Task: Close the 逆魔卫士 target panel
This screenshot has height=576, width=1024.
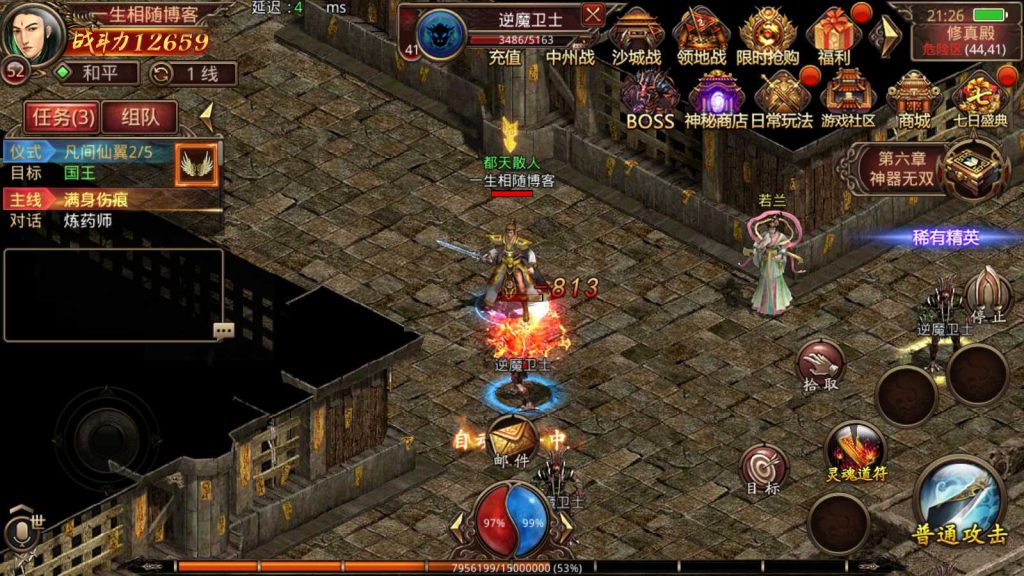Action: click(593, 15)
